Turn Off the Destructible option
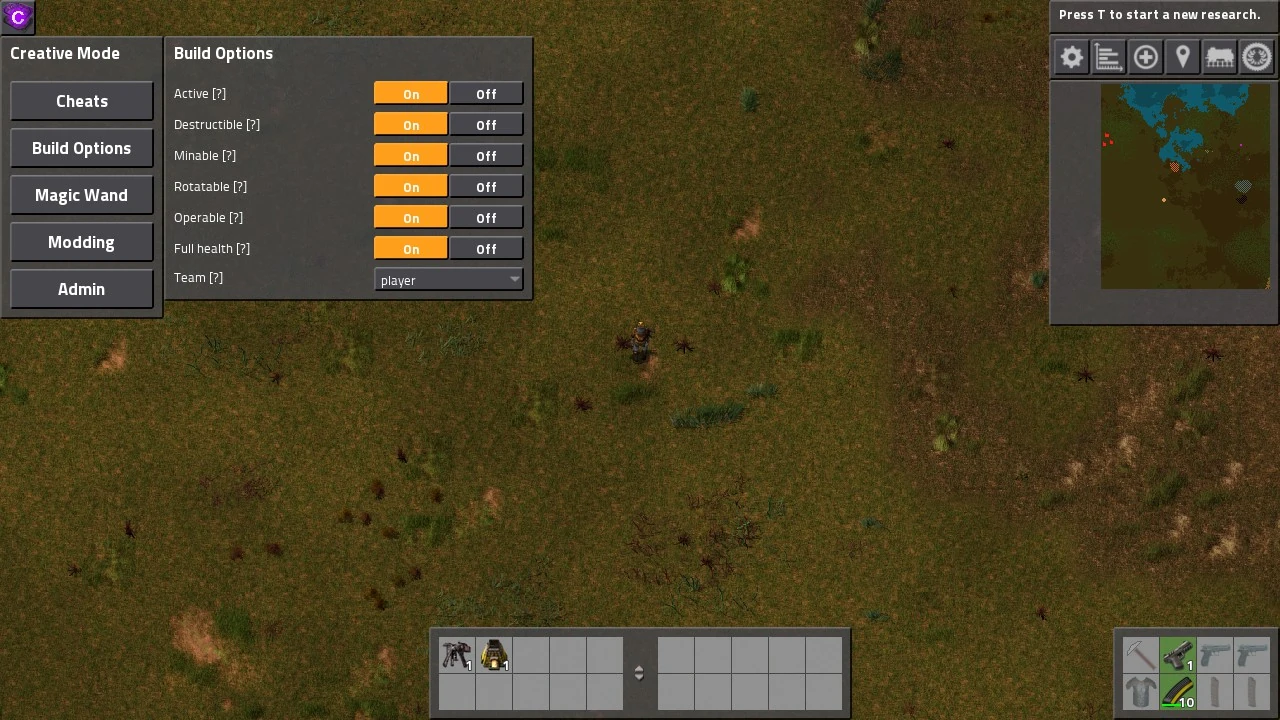 (x=485, y=124)
